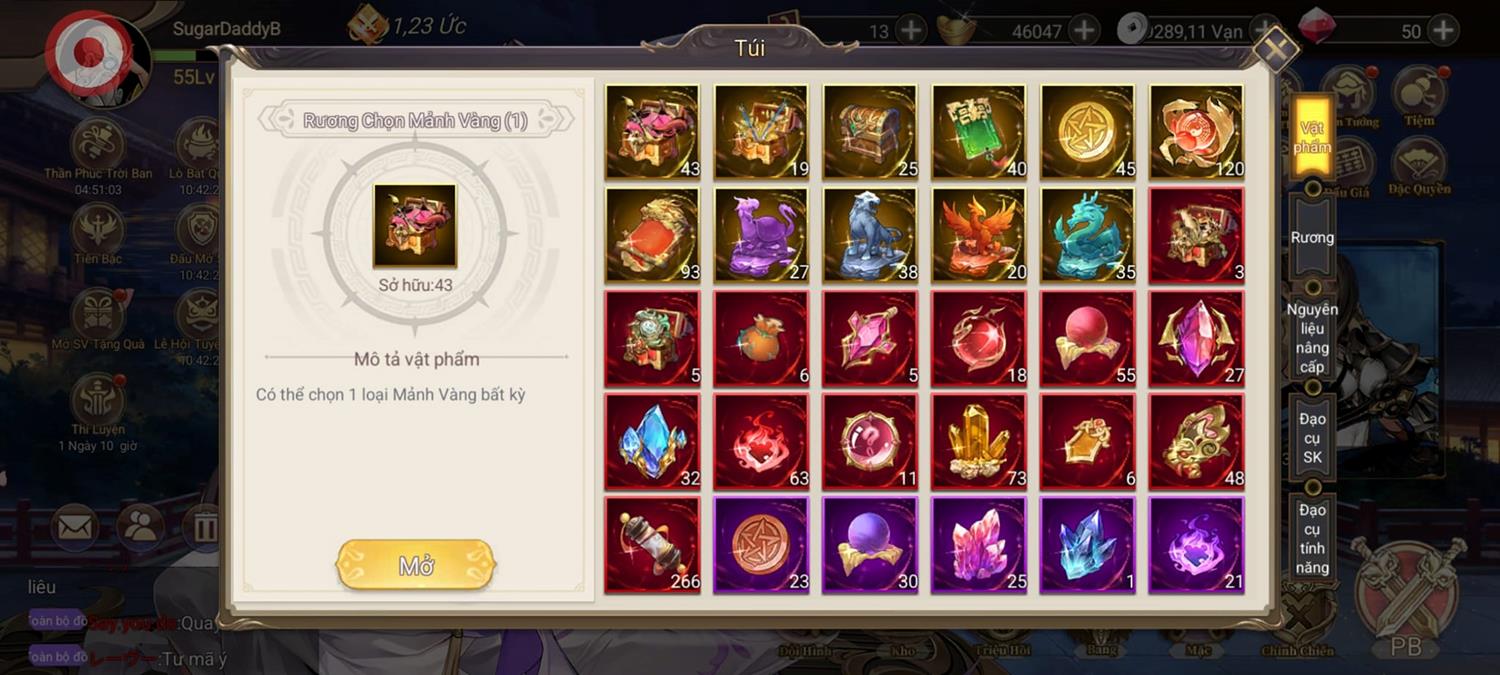Select the silver tiger statue item
The height and width of the screenshot is (675, 1500).
click(870, 235)
